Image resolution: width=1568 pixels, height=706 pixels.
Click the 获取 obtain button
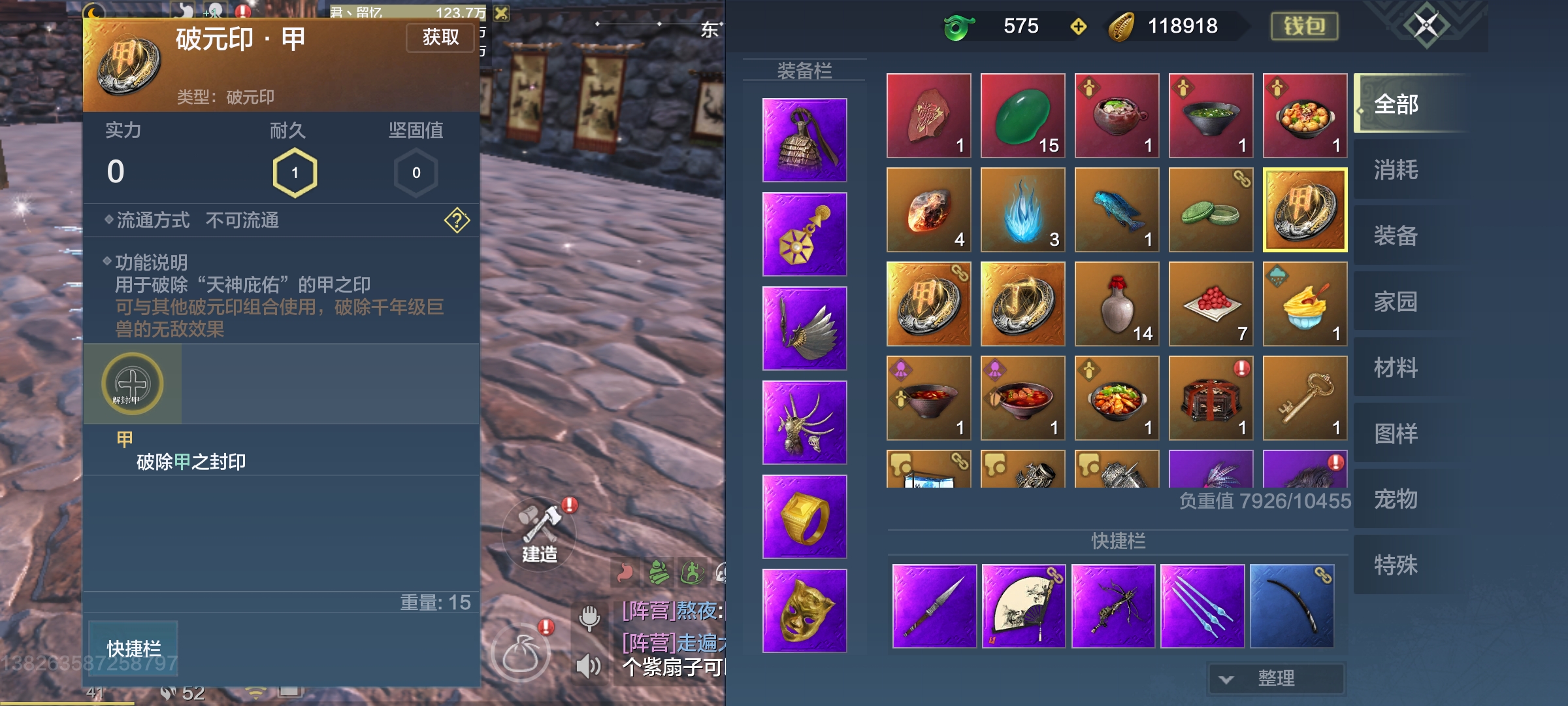tap(440, 37)
